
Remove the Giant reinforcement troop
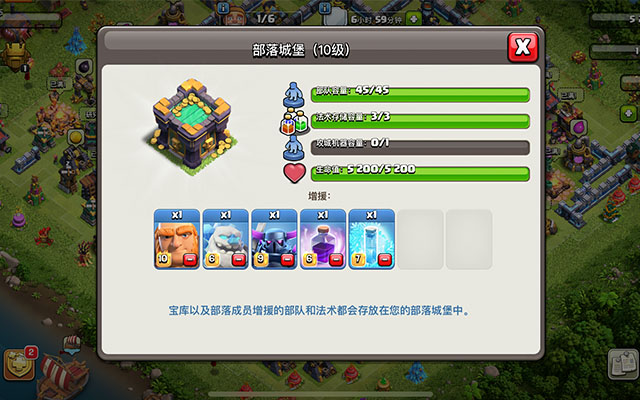coord(190,260)
